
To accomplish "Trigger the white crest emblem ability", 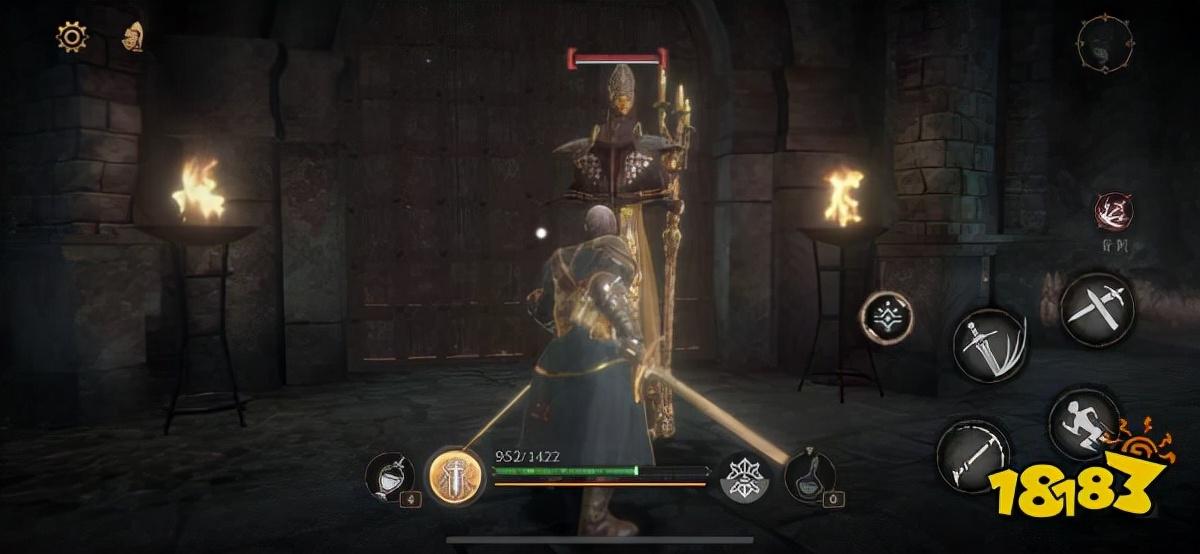I will 746,476.
